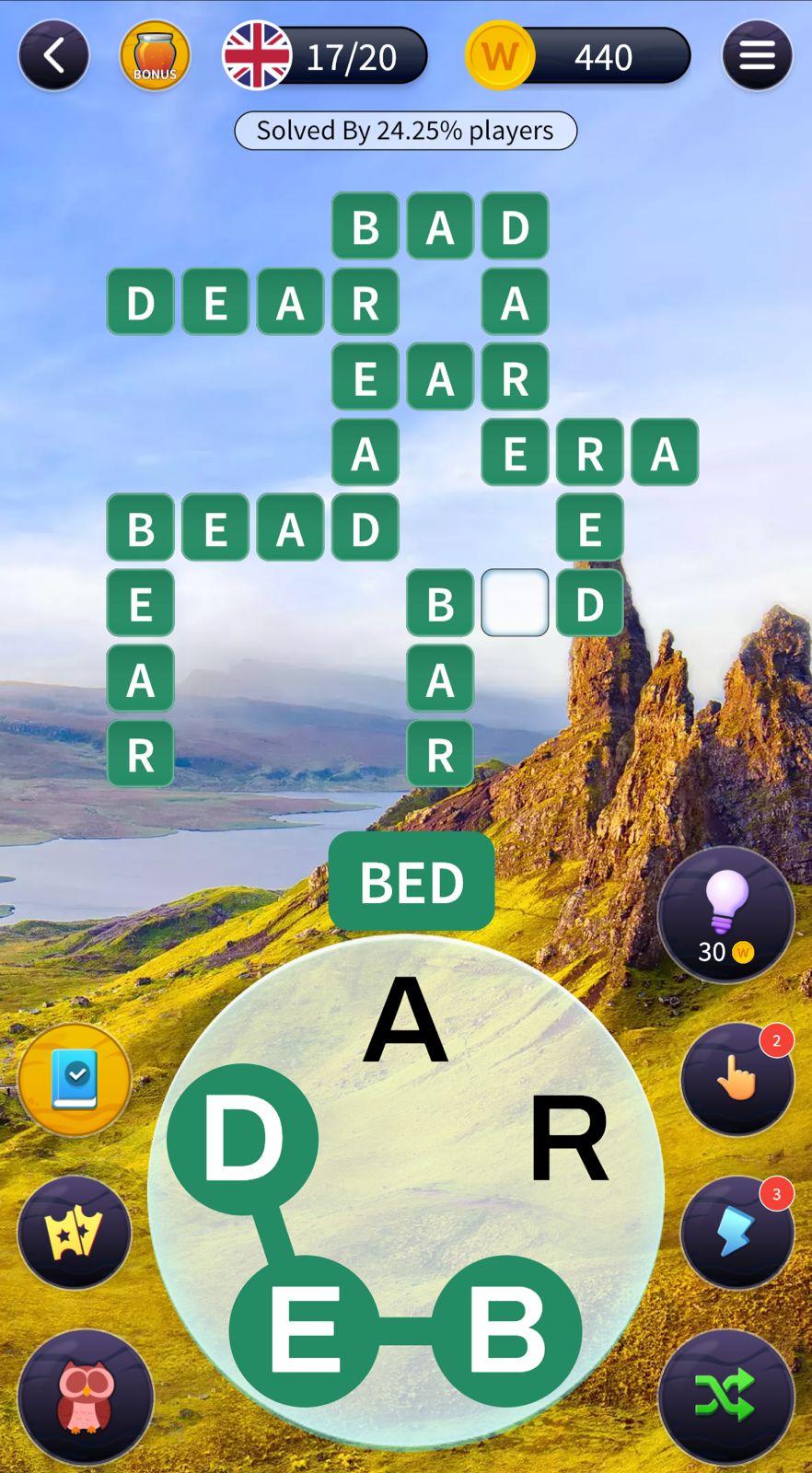Open the hamburger menu

tap(757, 56)
